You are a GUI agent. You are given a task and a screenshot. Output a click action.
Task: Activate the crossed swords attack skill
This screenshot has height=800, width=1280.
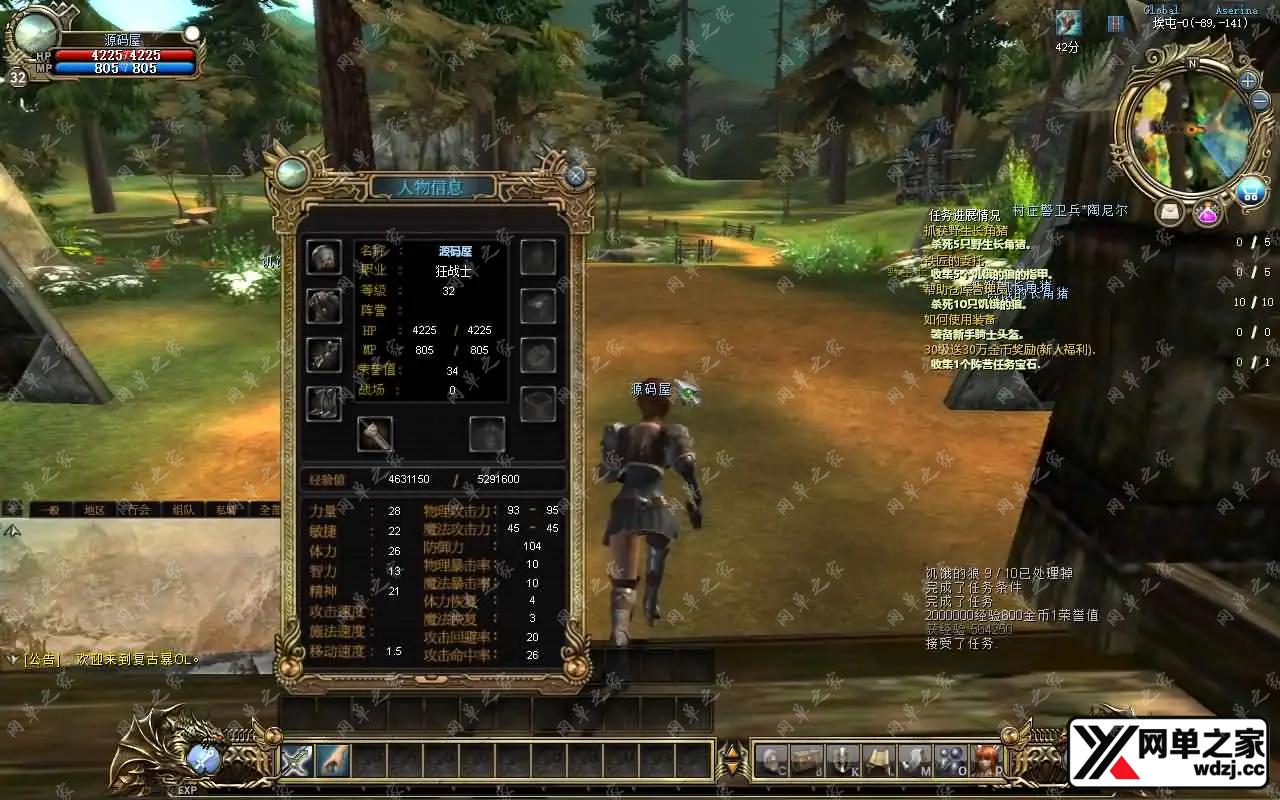pos(297,761)
